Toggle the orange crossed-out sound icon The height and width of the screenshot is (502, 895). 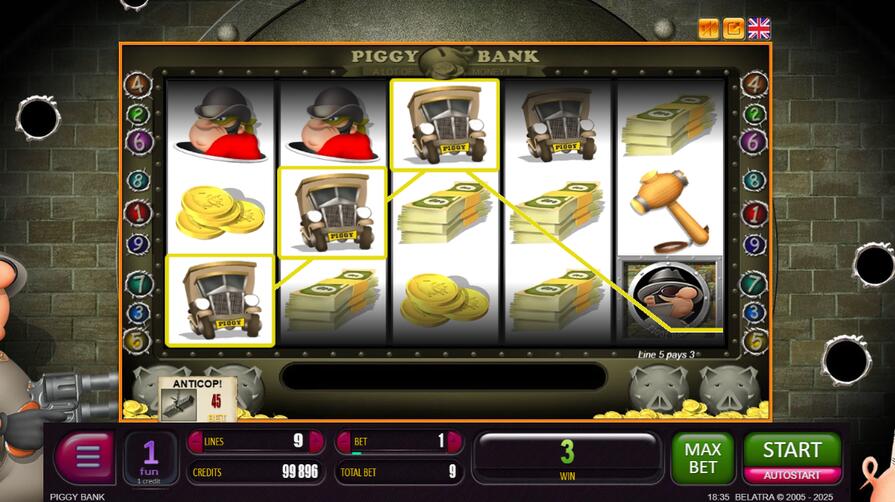point(709,28)
